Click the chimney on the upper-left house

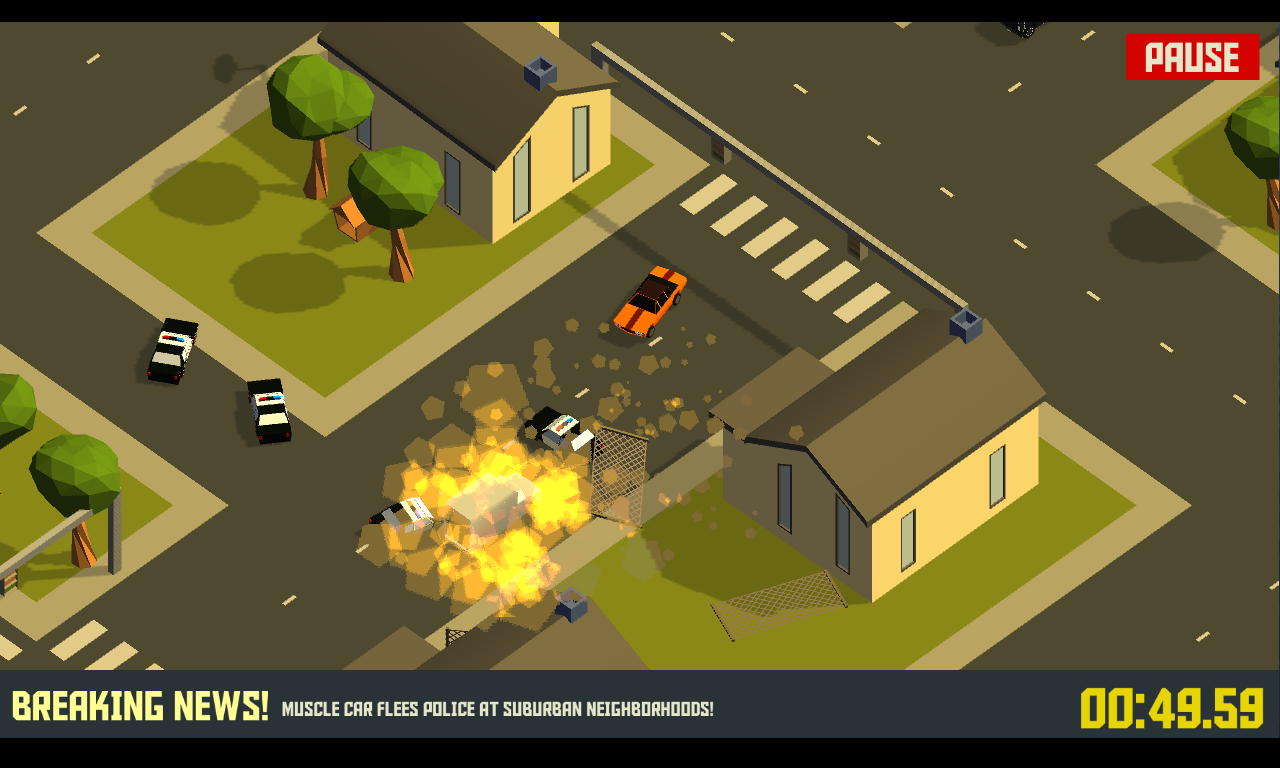[x=538, y=71]
